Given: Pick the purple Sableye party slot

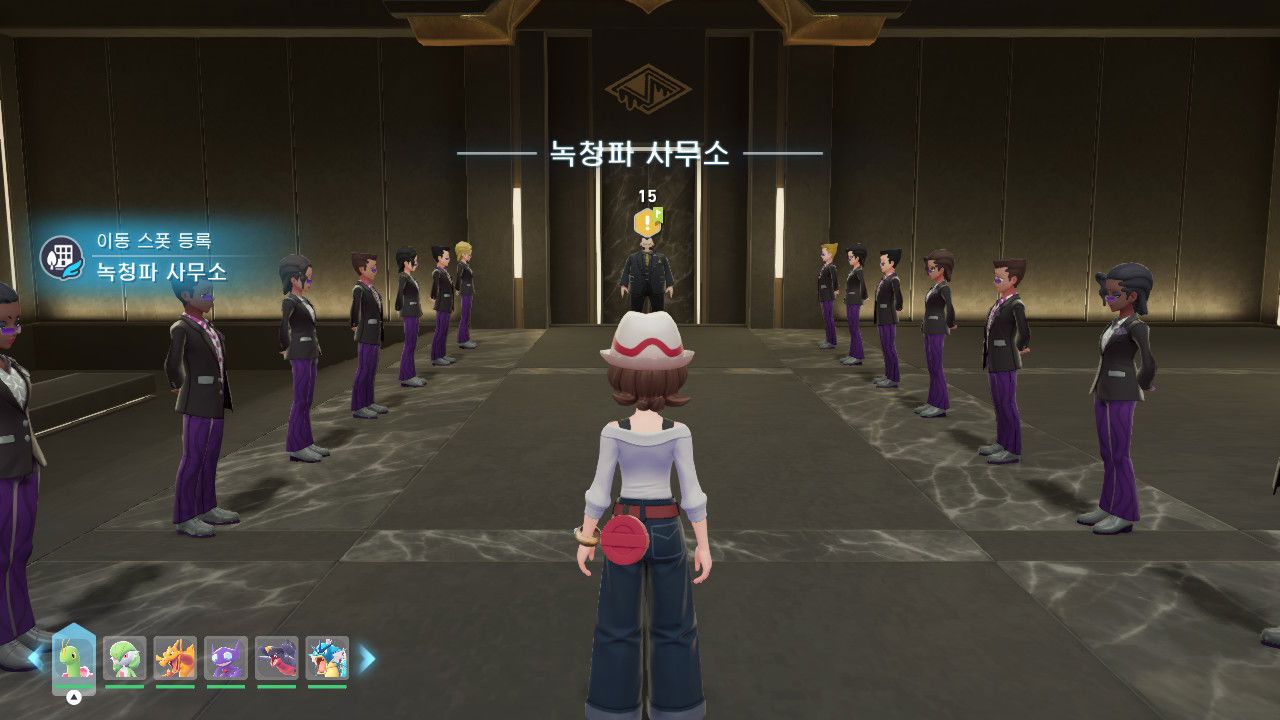Looking at the screenshot, I should [x=226, y=659].
